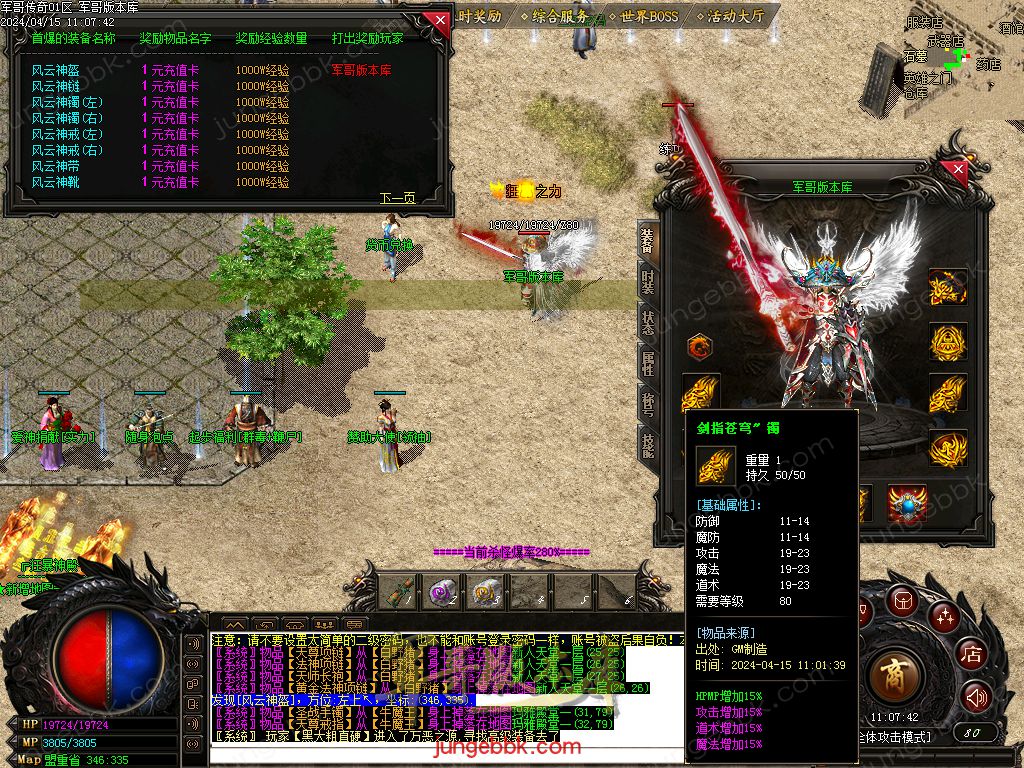
Task: Open the three-sparkles skills button
Action: pos(943,617)
